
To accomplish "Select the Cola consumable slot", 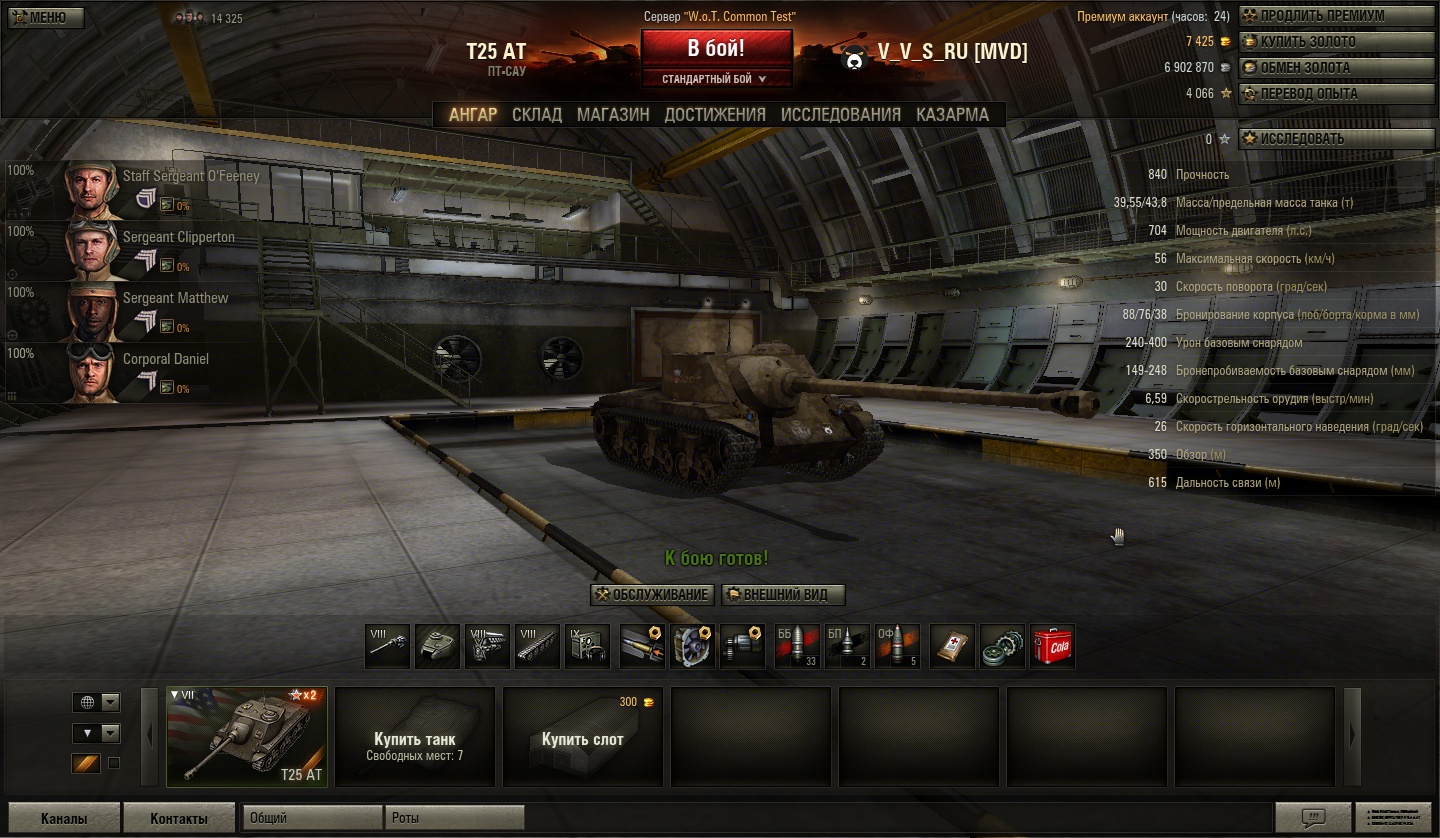I will pyautogui.click(x=1052, y=646).
